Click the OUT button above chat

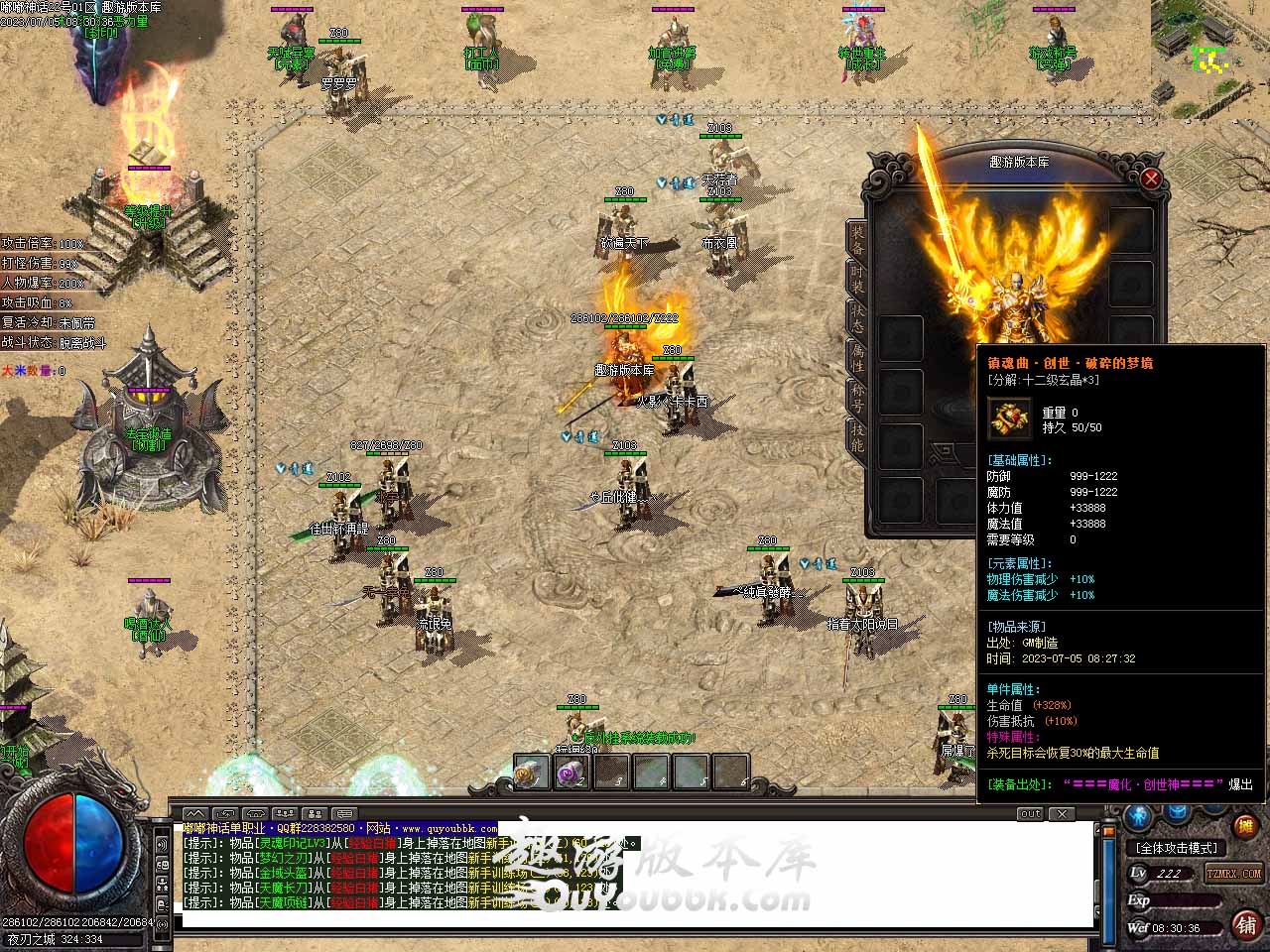[x=1031, y=814]
